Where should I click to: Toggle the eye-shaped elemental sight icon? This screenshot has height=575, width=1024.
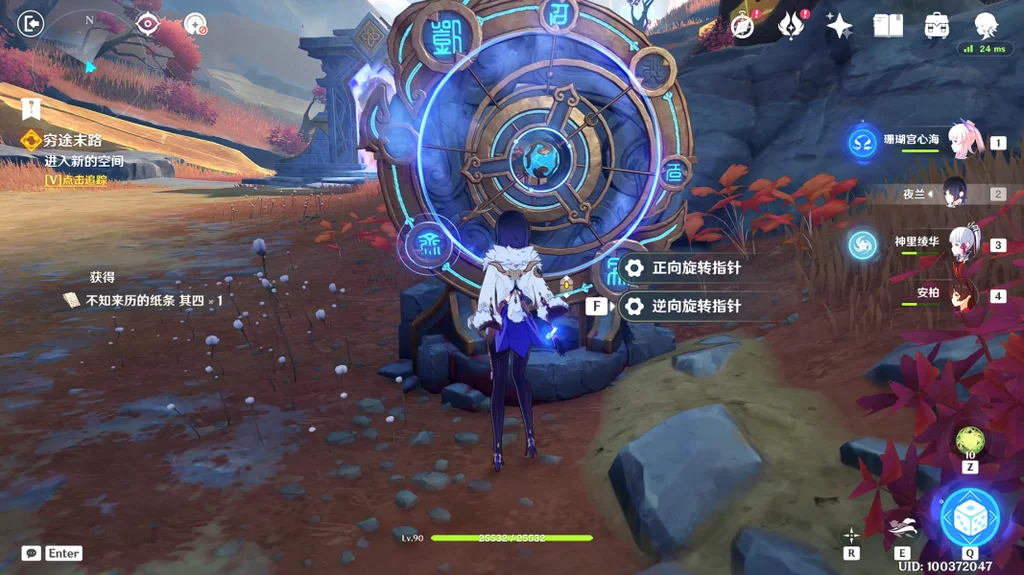pyautogui.click(x=148, y=23)
